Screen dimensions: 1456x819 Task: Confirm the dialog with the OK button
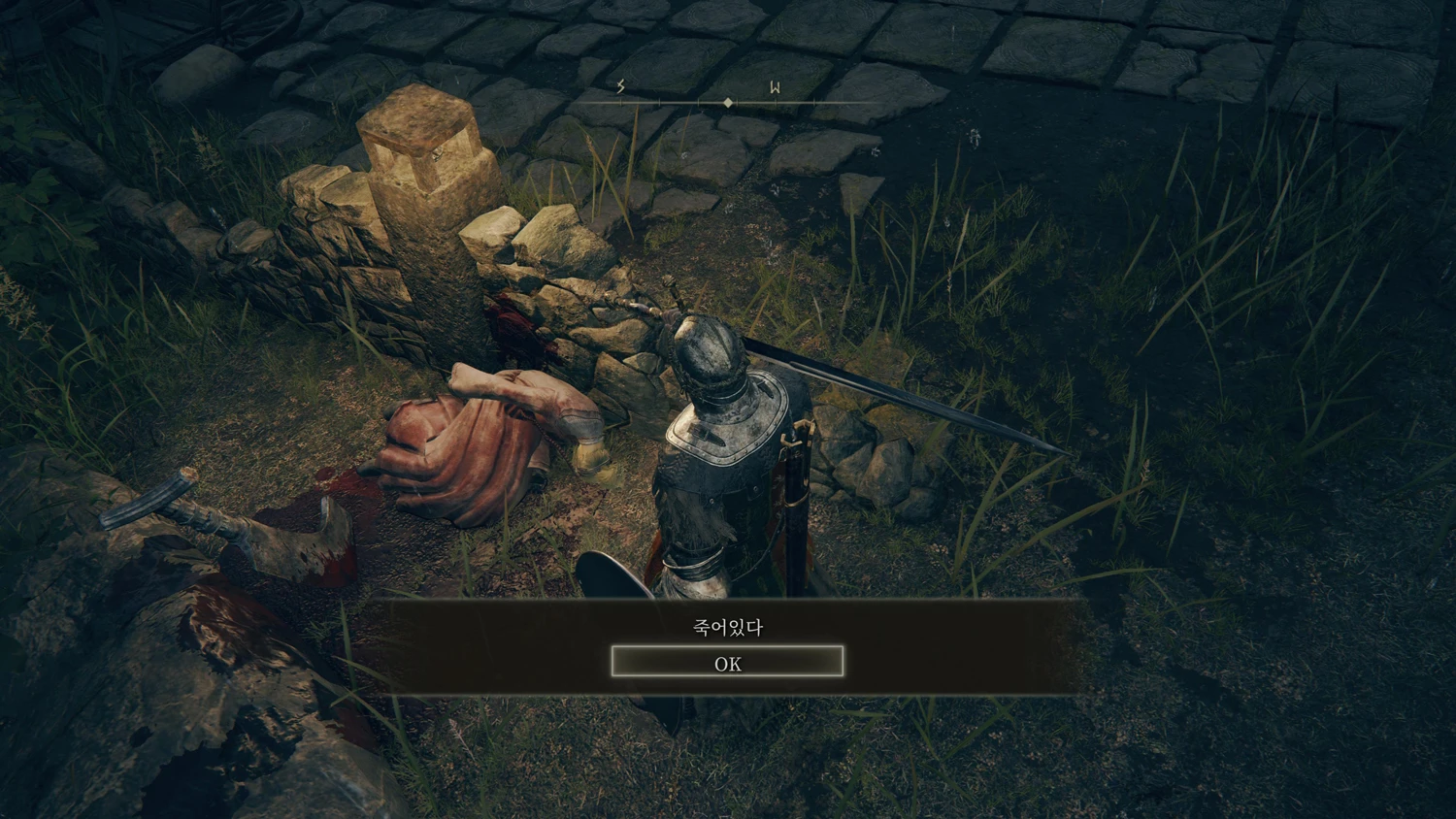[x=727, y=663]
